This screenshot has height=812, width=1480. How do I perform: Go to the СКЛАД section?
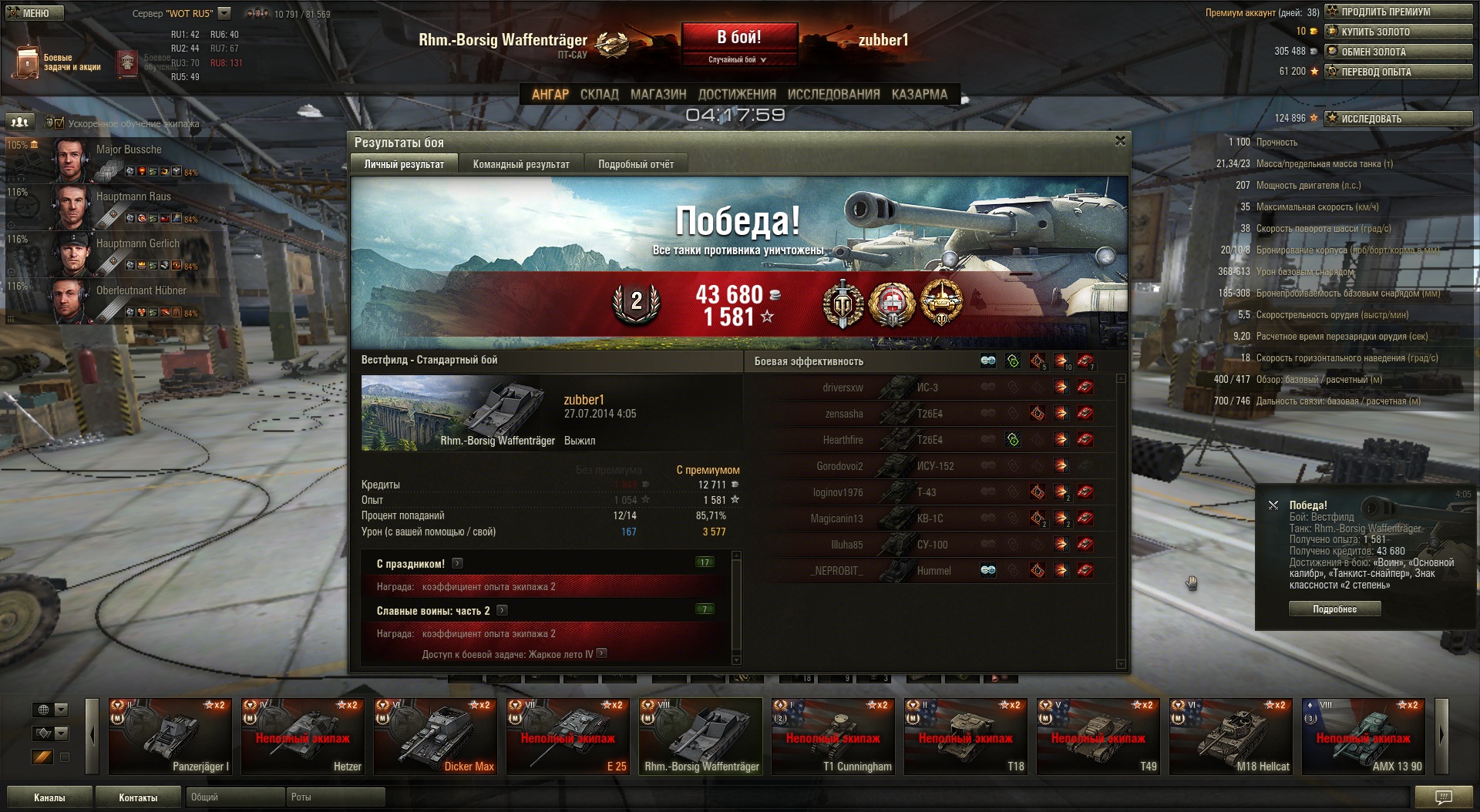(599, 94)
